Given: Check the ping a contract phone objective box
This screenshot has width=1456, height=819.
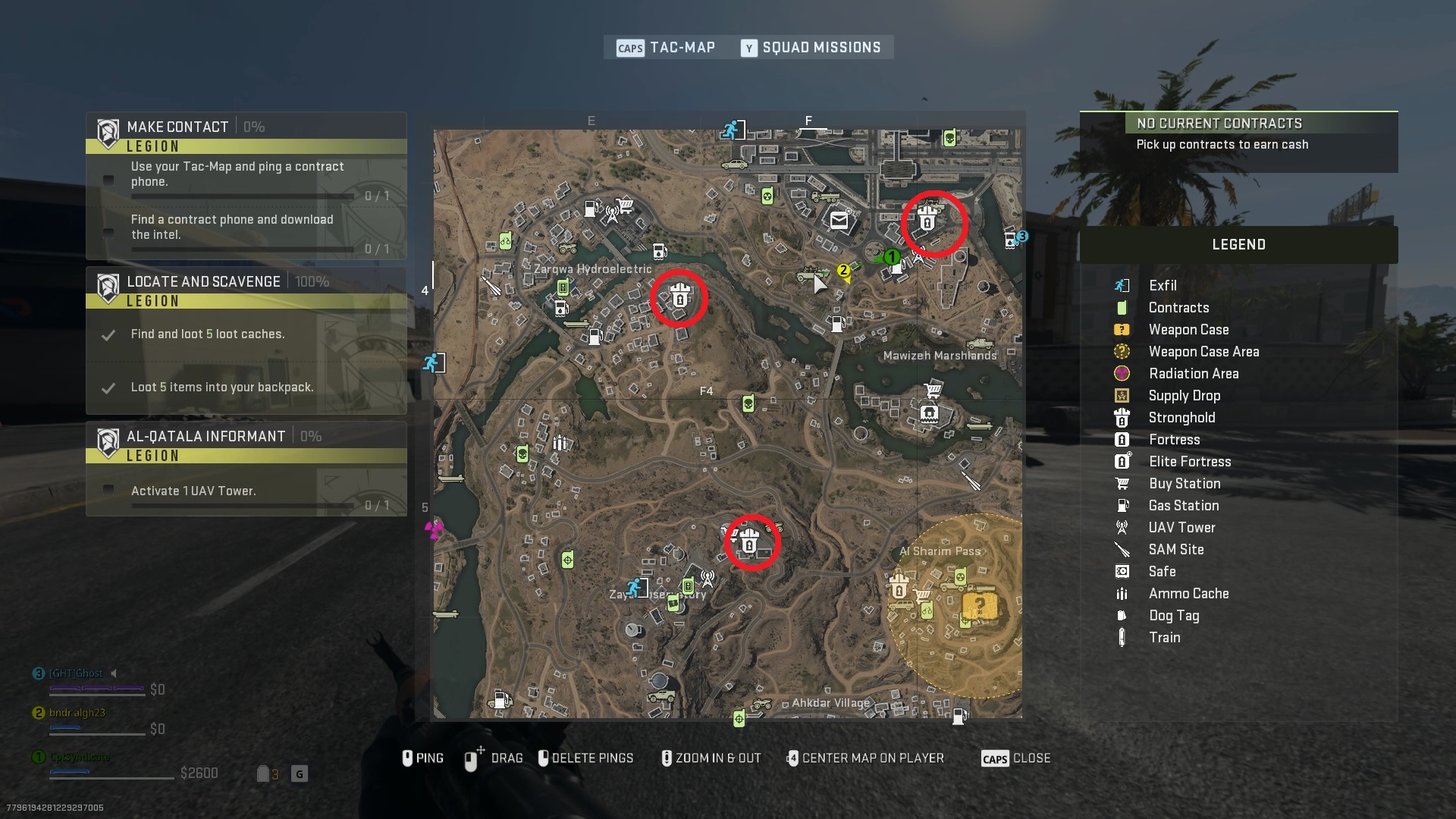Looking at the screenshot, I should 108,180.
